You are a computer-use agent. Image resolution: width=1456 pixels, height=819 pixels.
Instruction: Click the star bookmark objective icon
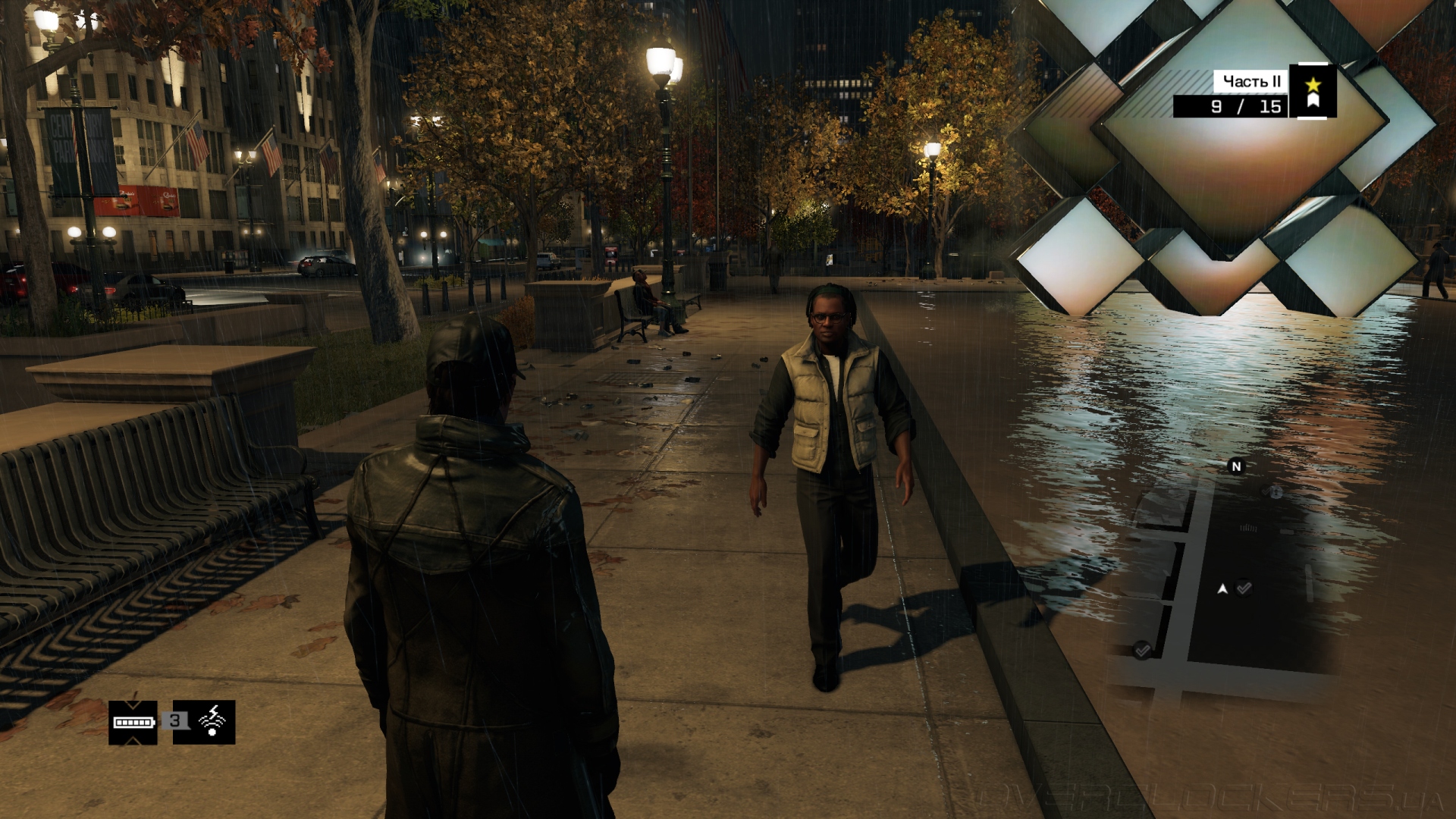click(1313, 91)
